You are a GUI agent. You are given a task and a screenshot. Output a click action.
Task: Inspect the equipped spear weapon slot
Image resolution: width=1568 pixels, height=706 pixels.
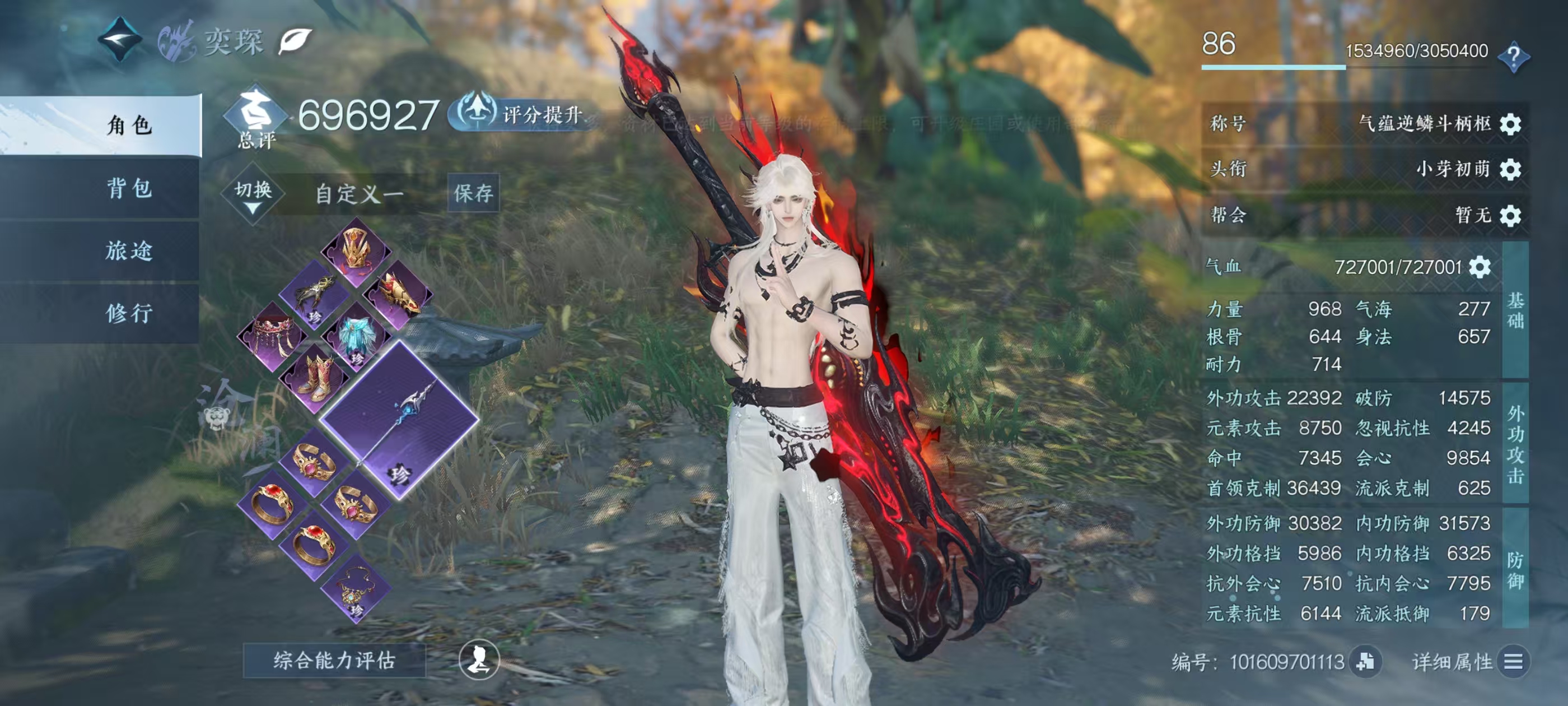(399, 420)
